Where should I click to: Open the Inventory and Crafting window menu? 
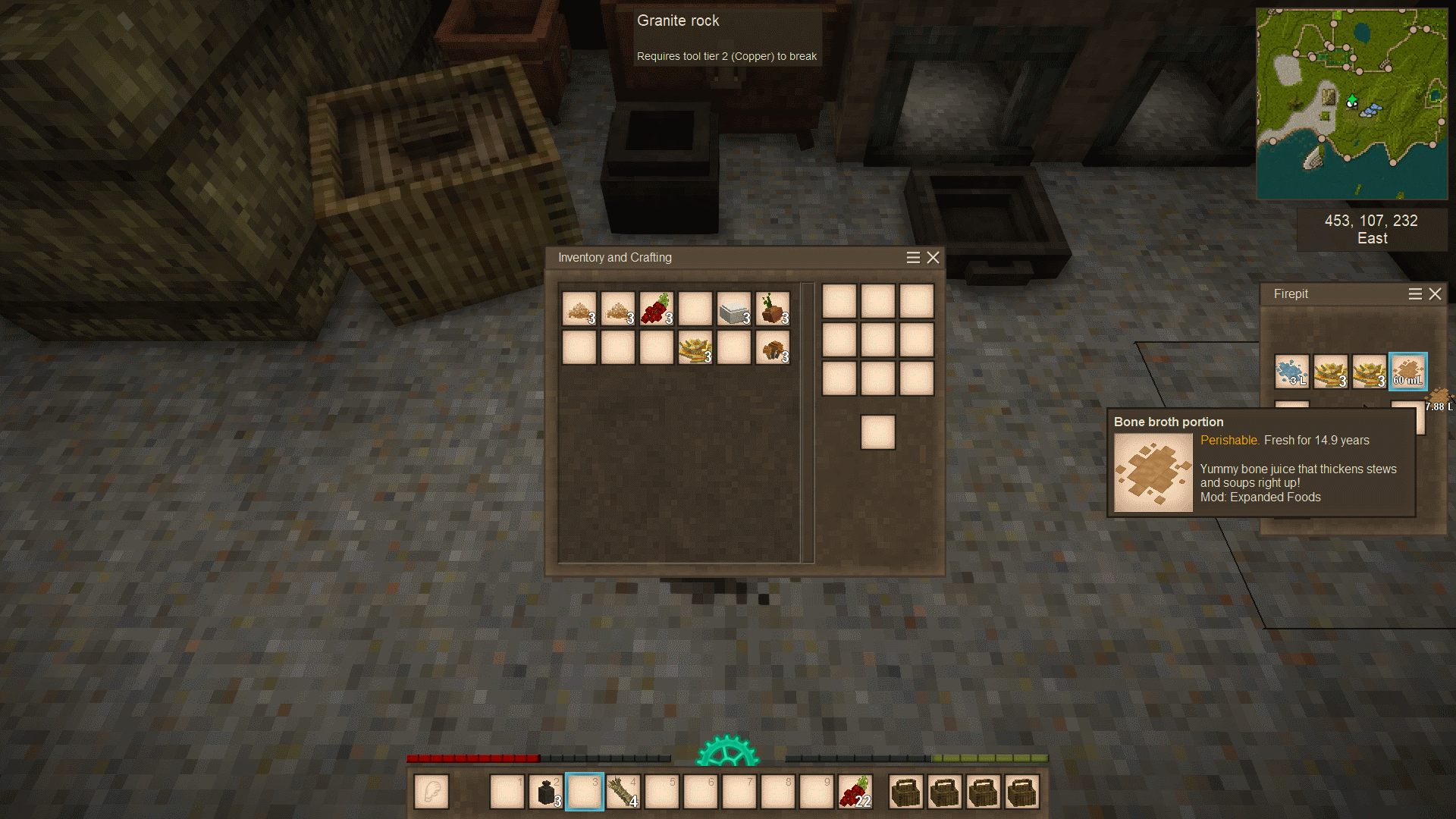[x=913, y=258]
